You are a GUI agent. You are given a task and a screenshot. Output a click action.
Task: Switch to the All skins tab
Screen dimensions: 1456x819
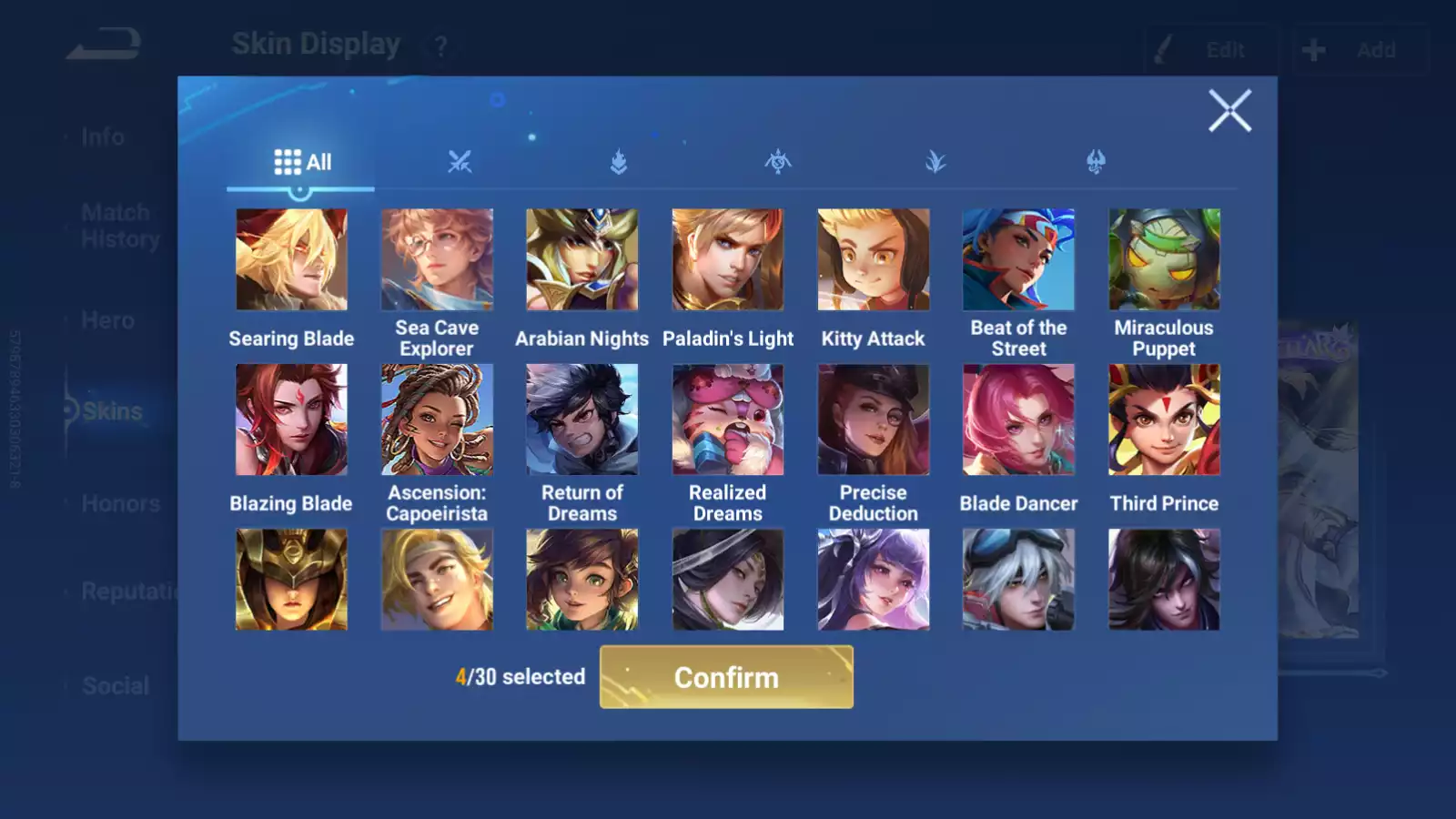(x=302, y=162)
